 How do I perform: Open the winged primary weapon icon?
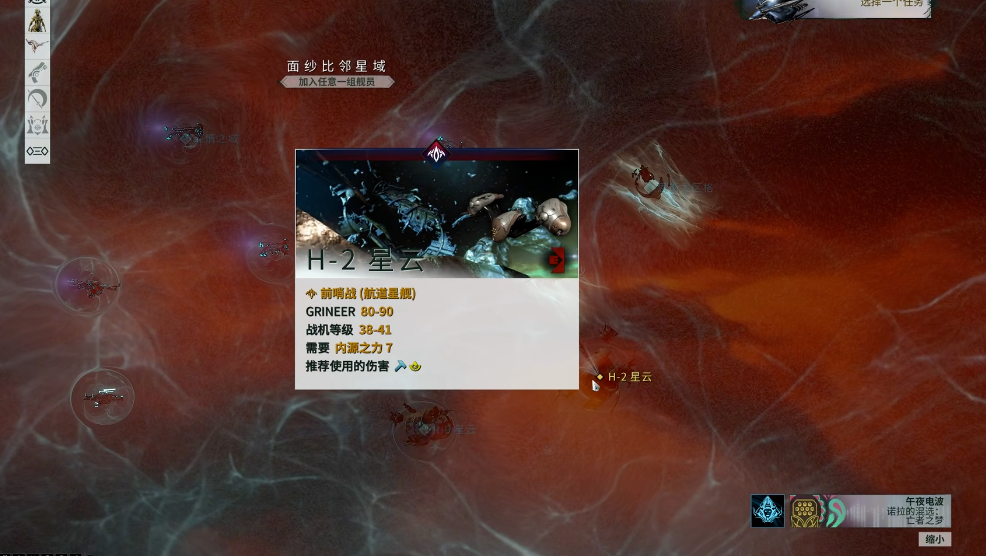[37, 46]
